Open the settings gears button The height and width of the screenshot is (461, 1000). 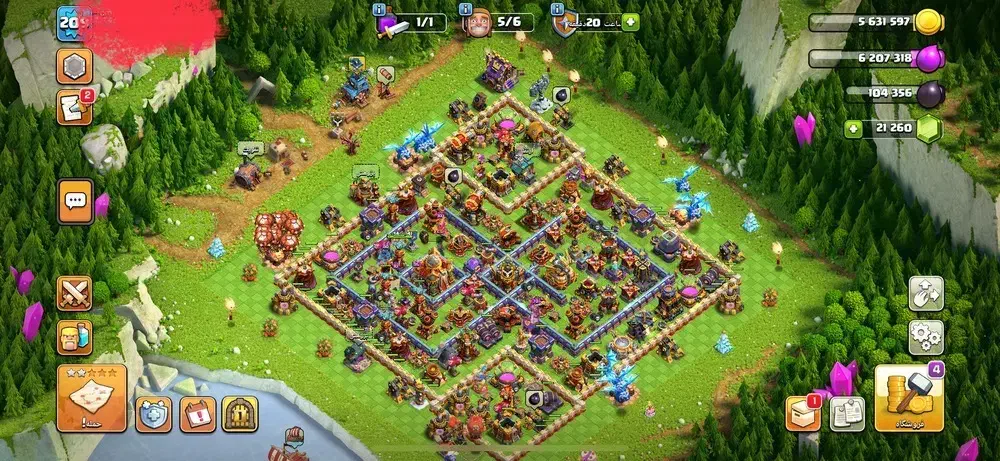(x=926, y=337)
